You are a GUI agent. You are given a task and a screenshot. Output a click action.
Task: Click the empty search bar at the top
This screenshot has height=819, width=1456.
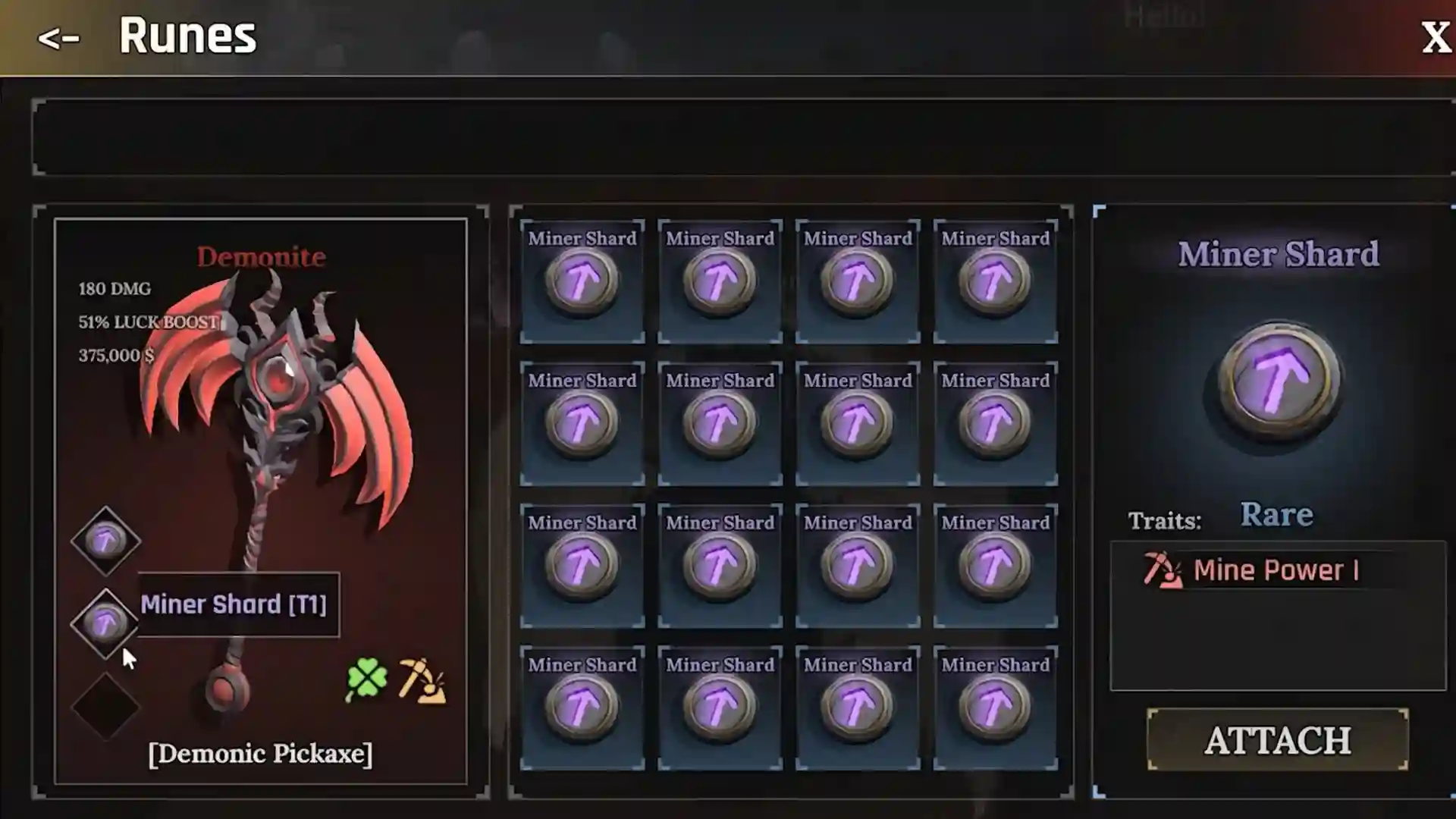pyautogui.click(x=728, y=138)
